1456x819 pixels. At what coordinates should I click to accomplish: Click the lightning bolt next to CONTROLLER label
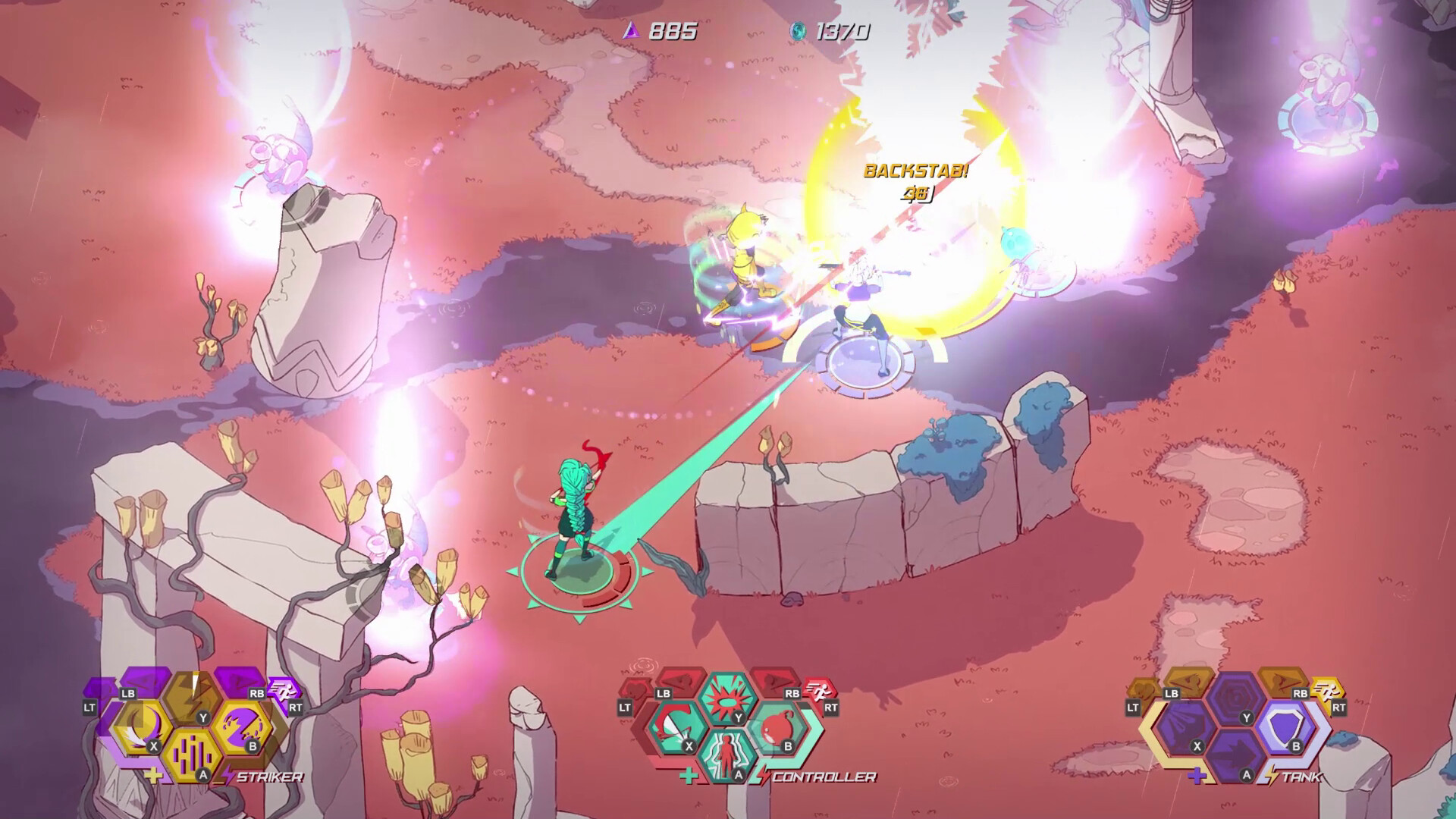click(x=763, y=773)
